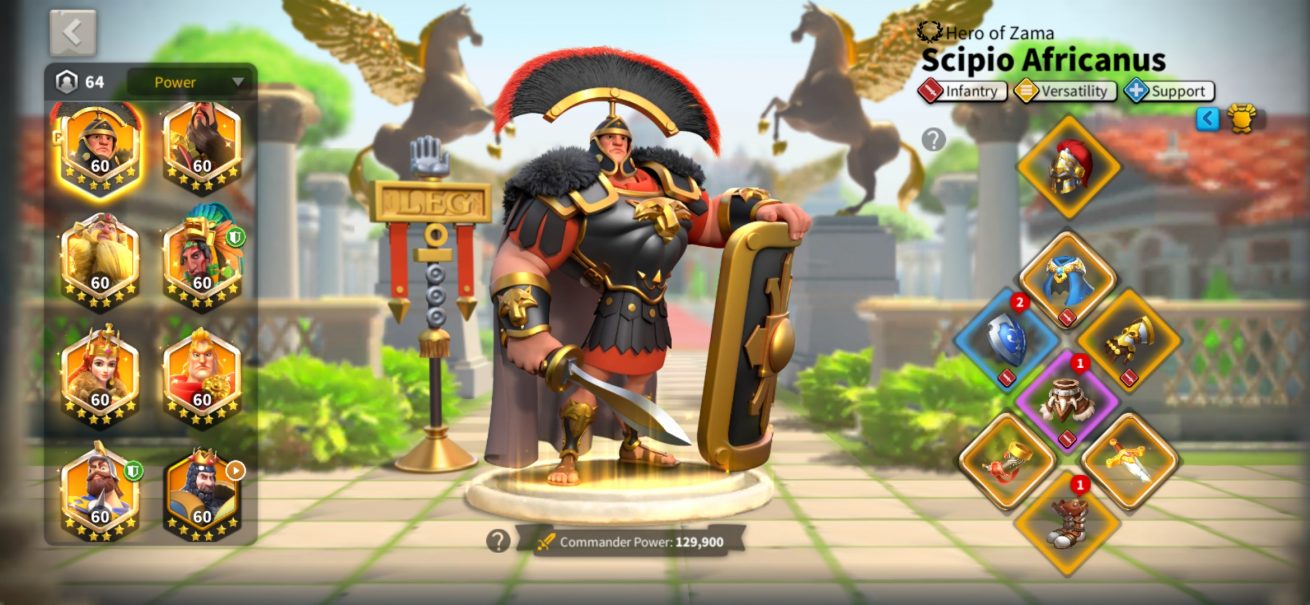Open the help icon beside Commander Power
The width and height of the screenshot is (1310, 605).
498,541
